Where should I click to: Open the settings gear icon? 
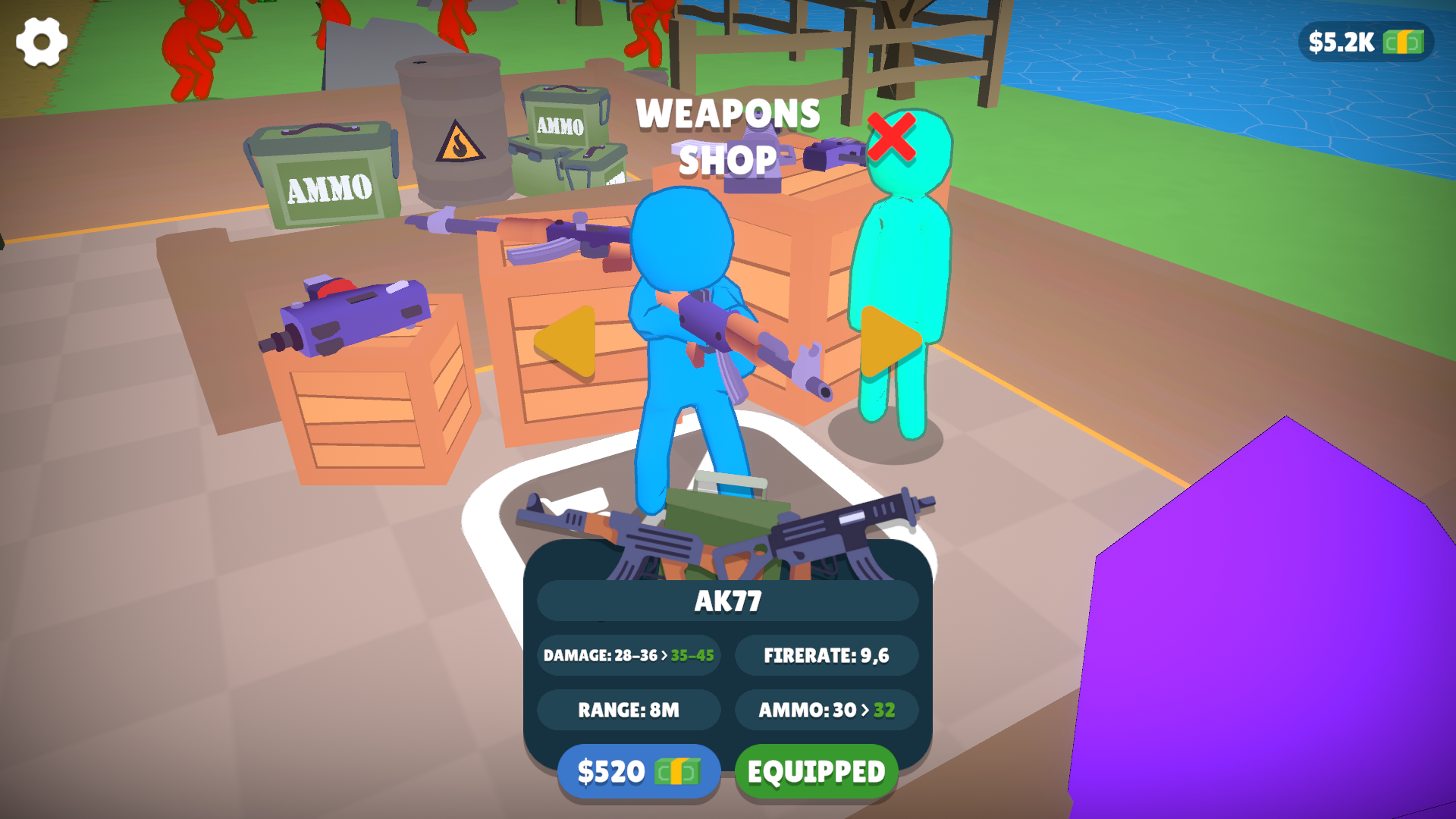click(42, 41)
